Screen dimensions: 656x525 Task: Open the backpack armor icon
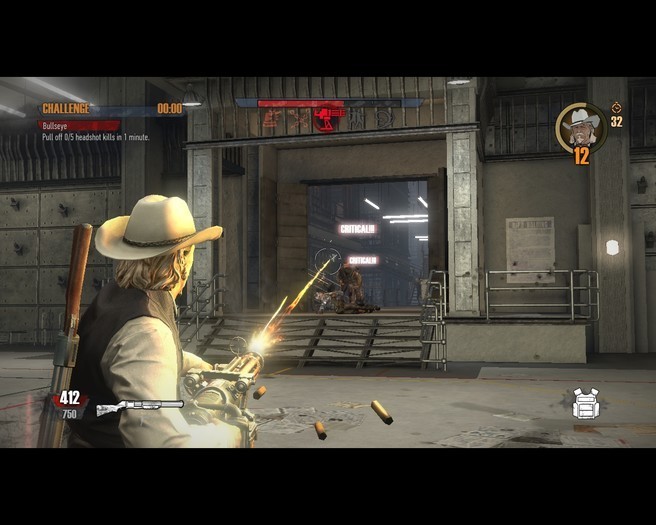tap(585, 404)
